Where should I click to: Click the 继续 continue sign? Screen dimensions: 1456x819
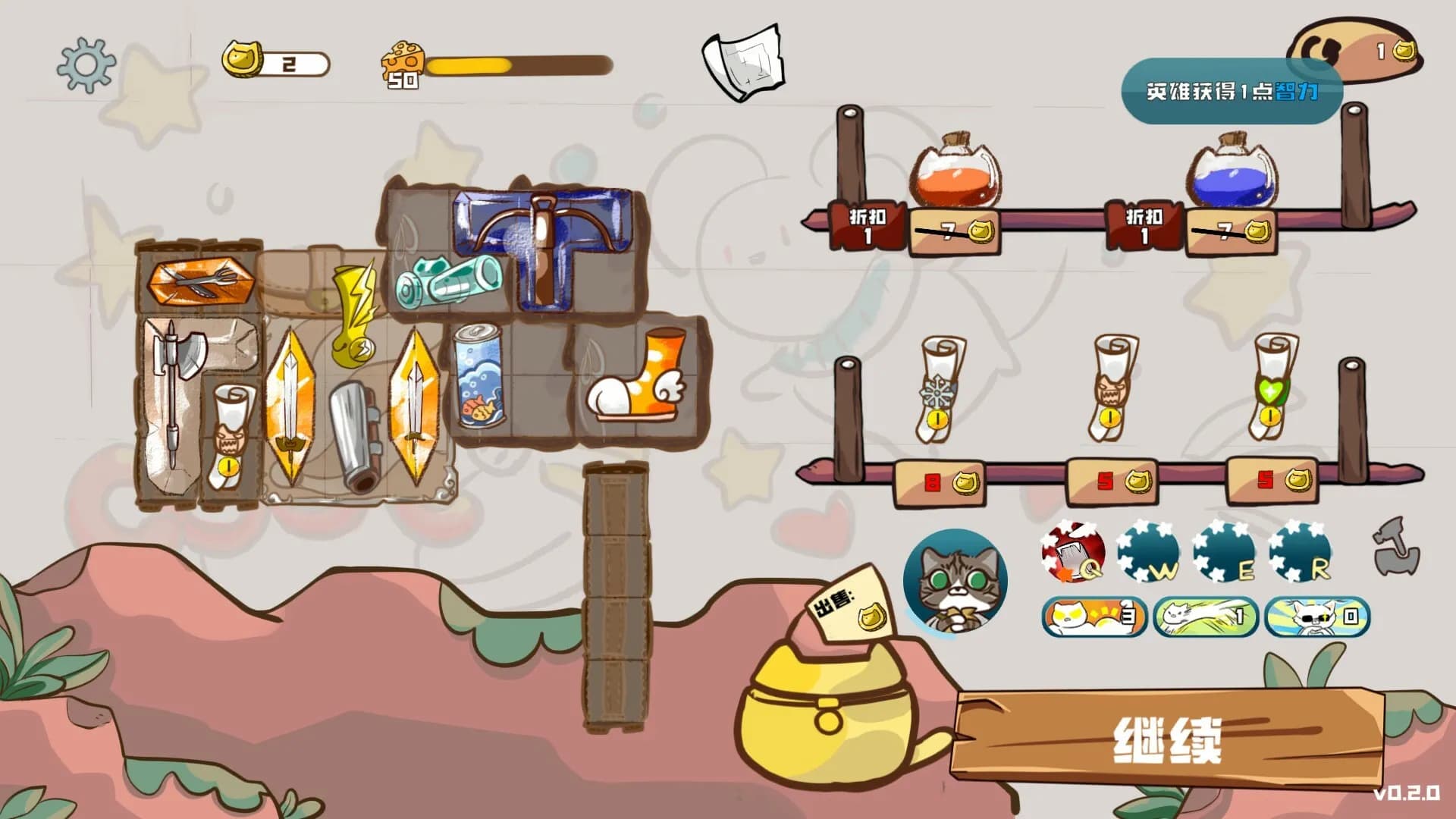[x=1166, y=739]
